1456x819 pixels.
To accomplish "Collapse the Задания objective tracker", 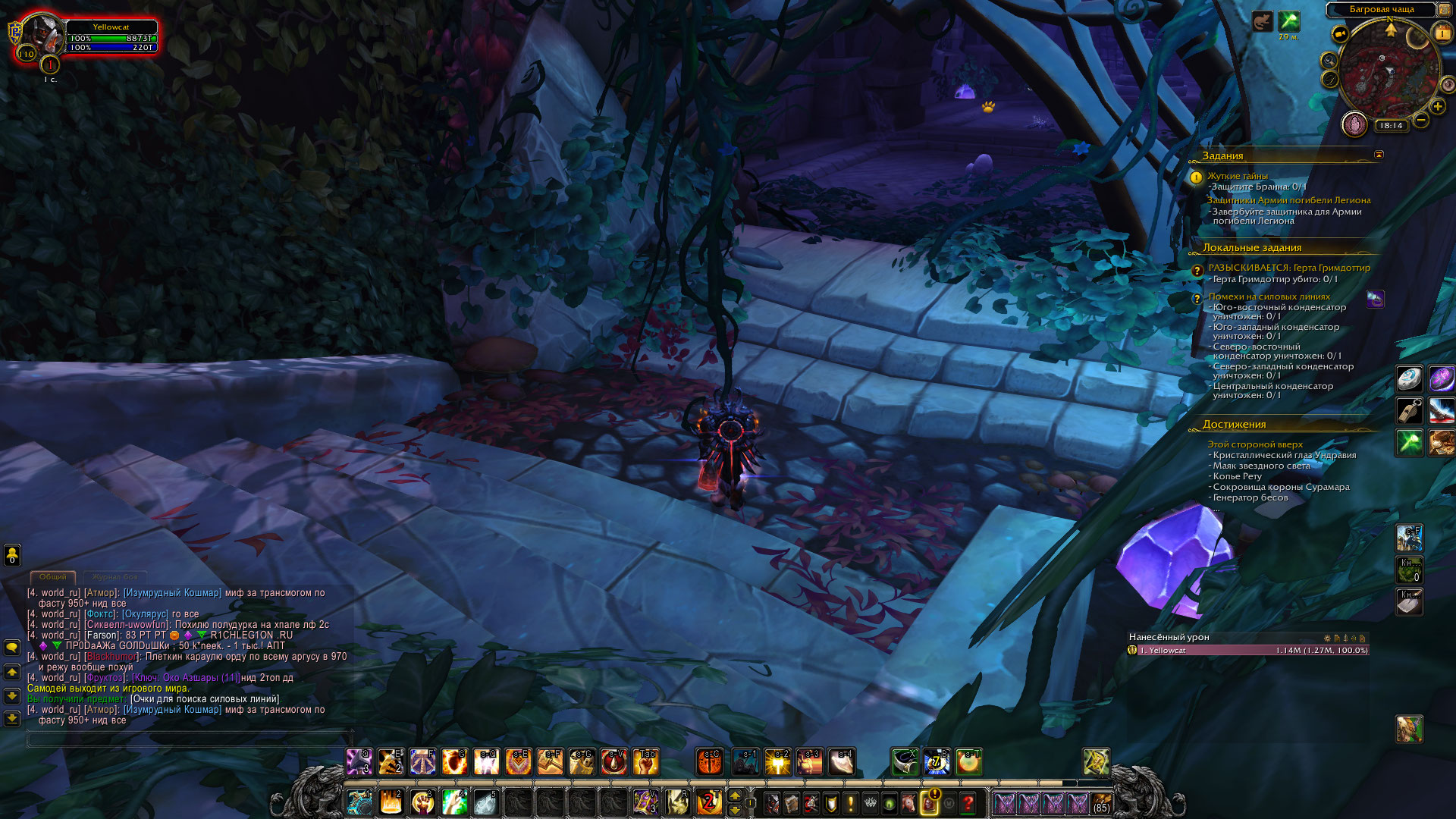I will pyautogui.click(x=1379, y=155).
